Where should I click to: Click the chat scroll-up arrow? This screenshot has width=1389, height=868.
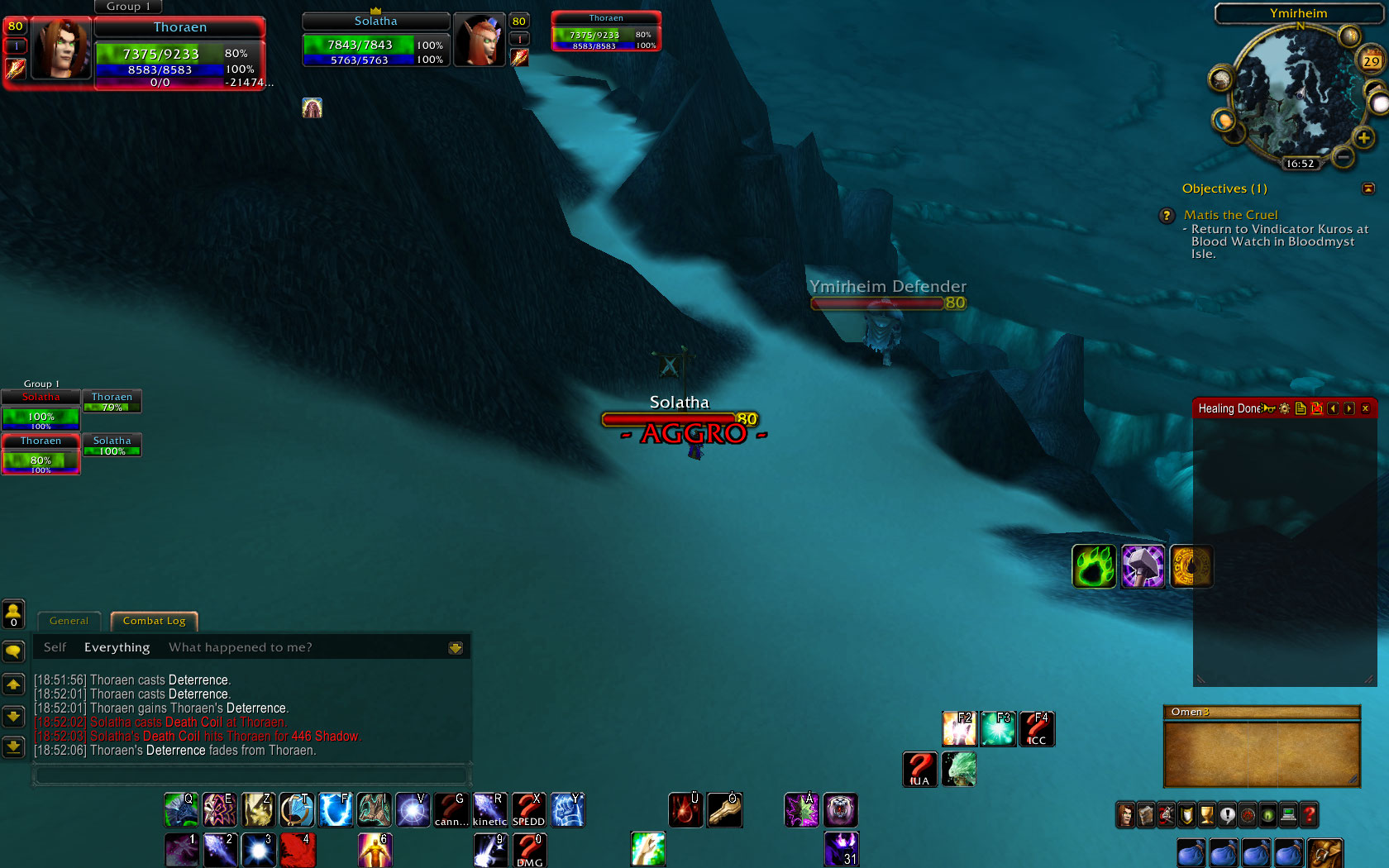13,684
